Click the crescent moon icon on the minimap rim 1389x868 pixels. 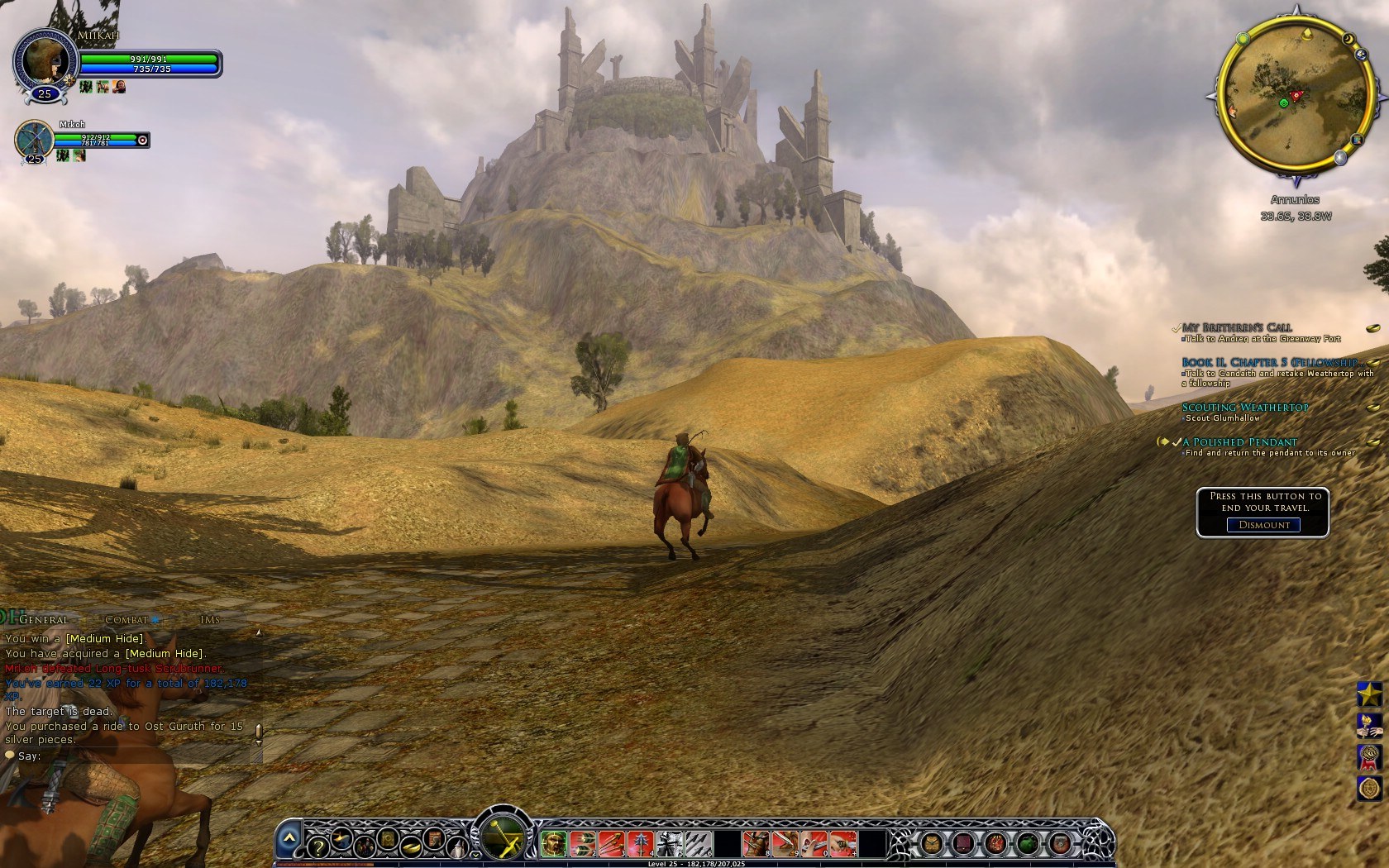(x=1348, y=38)
